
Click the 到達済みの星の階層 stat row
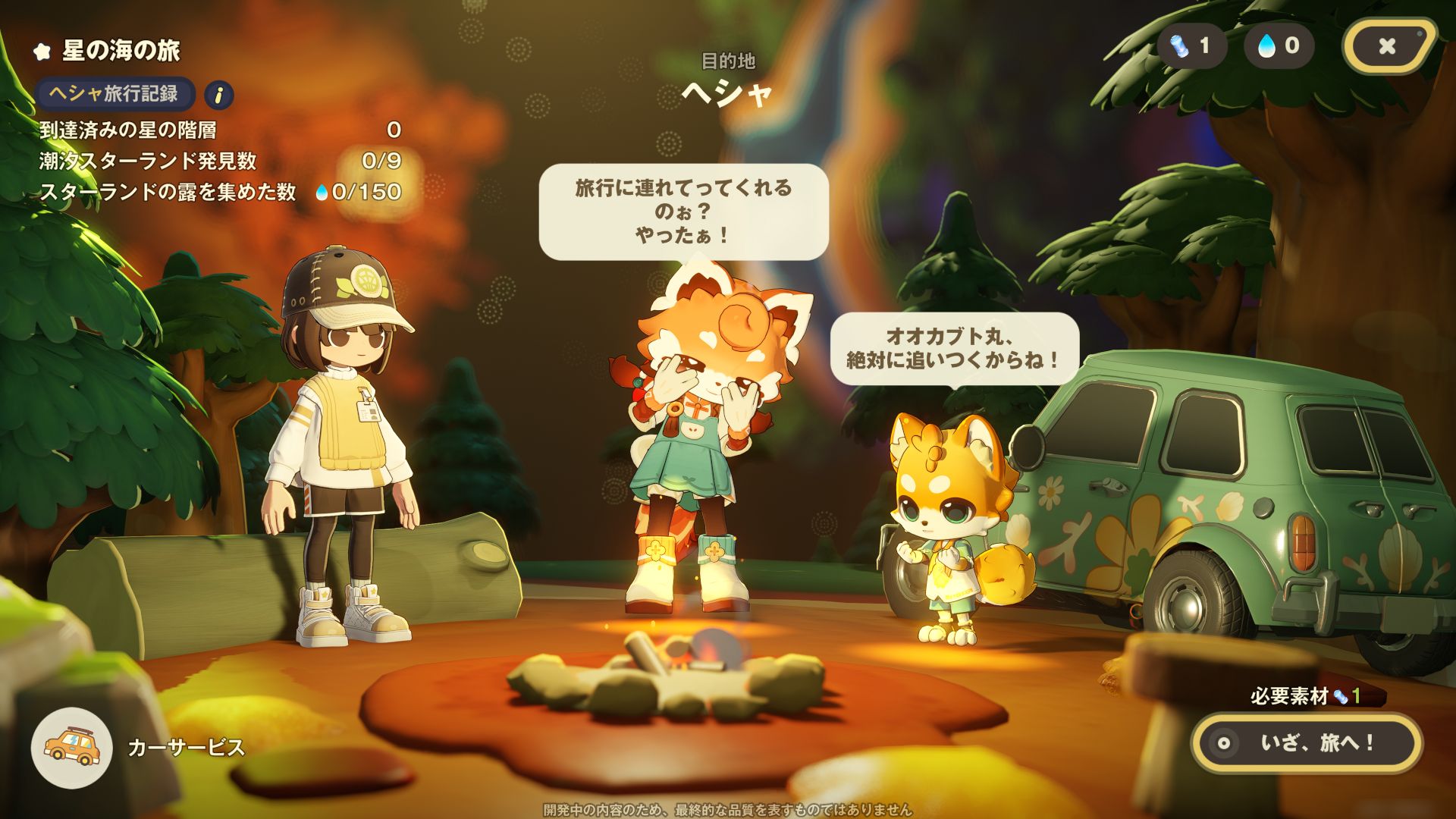[129, 131]
